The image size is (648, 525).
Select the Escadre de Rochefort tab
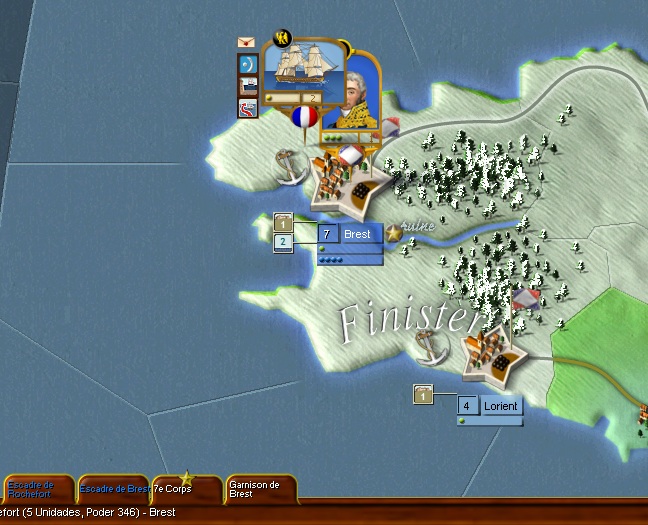coord(37,489)
